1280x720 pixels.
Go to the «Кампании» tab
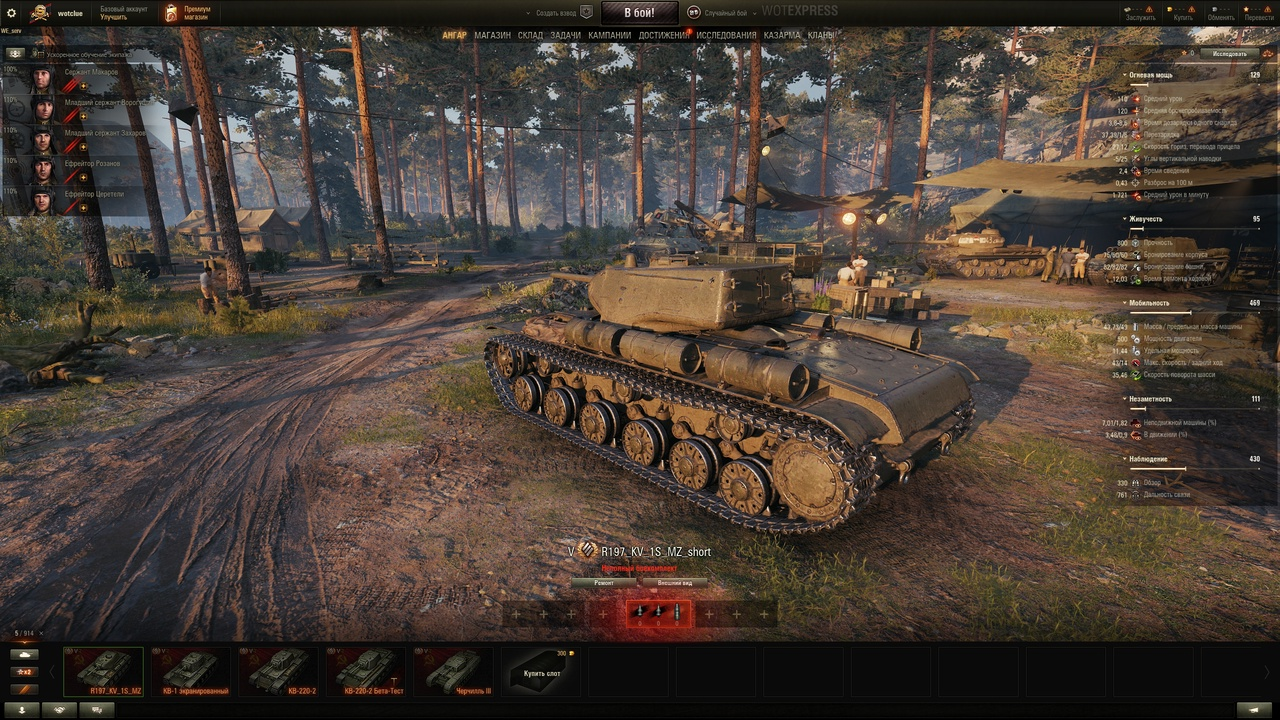point(609,35)
